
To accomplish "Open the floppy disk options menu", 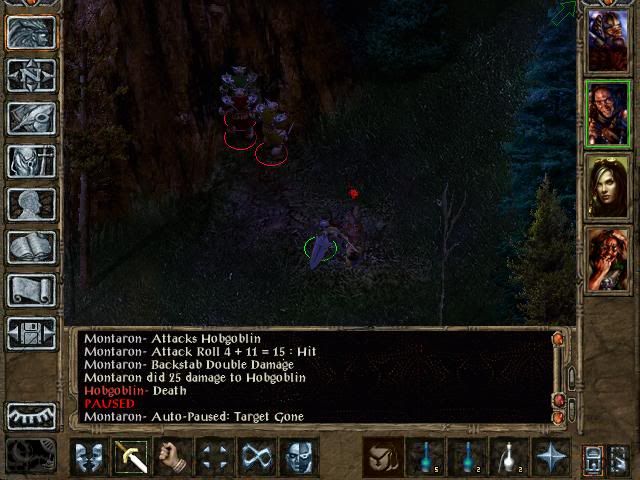I will [31, 333].
